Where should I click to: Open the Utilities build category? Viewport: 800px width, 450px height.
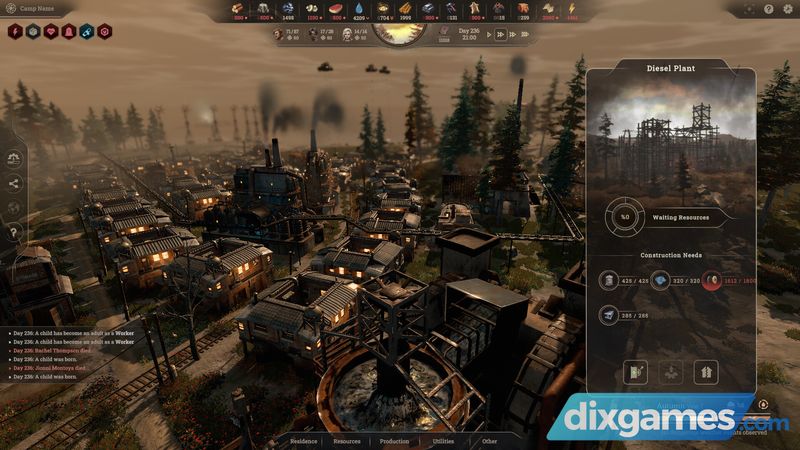[x=443, y=441]
